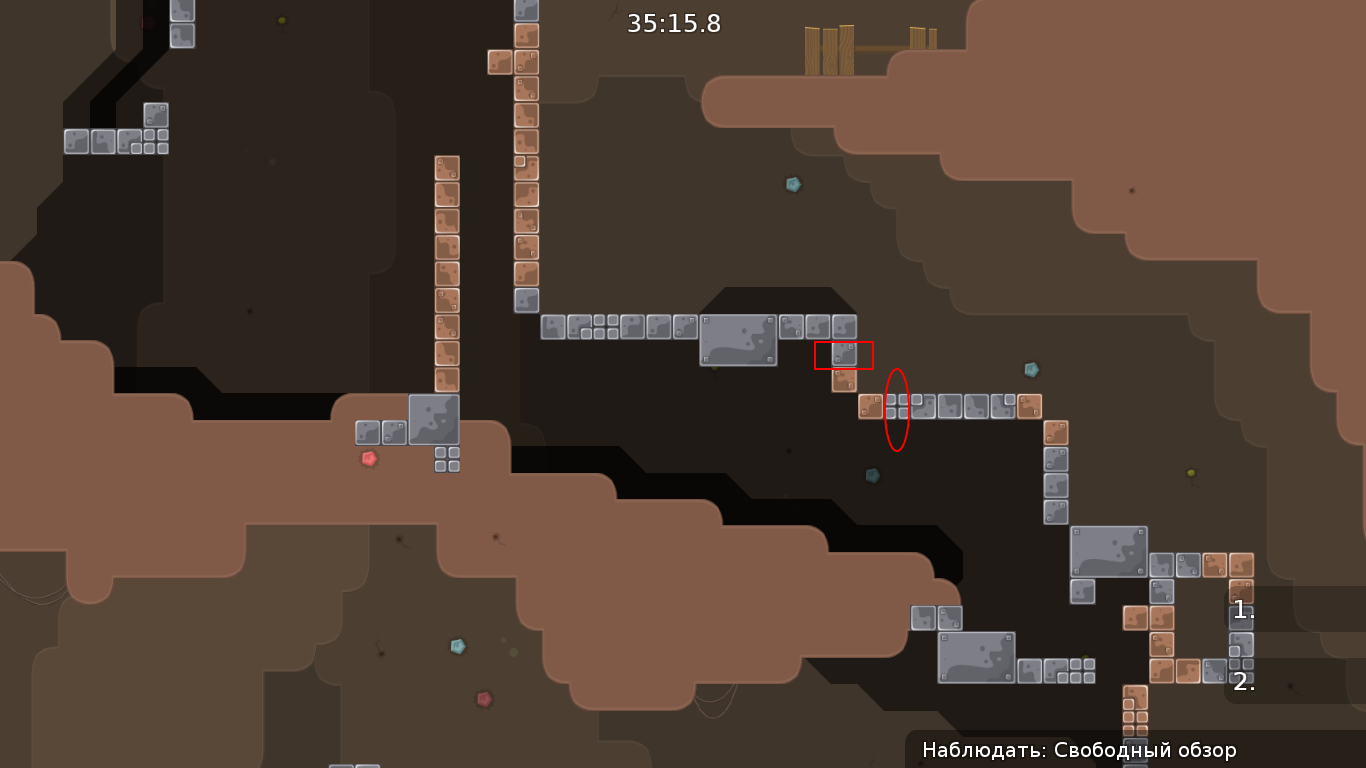Click the match timer showing 35:15.8
1366x768 pixels.
point(672,24)
